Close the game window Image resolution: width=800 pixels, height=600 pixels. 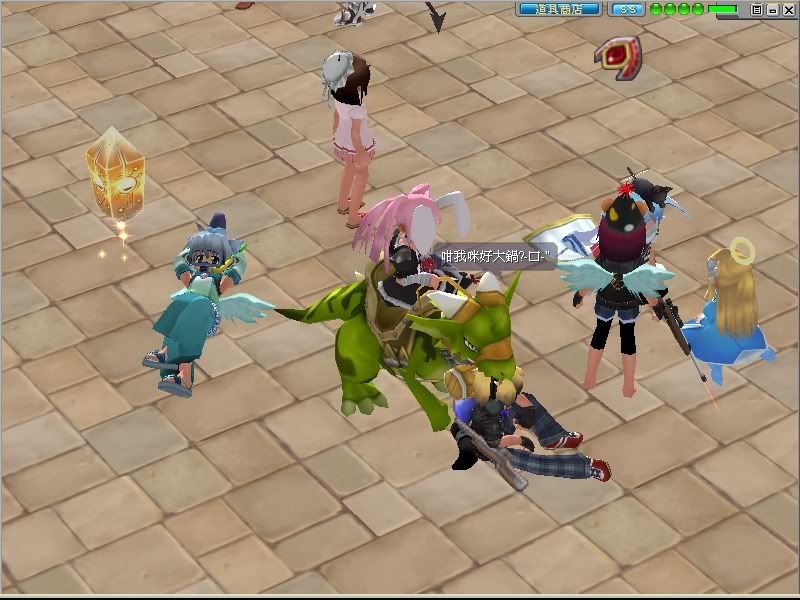786,9
